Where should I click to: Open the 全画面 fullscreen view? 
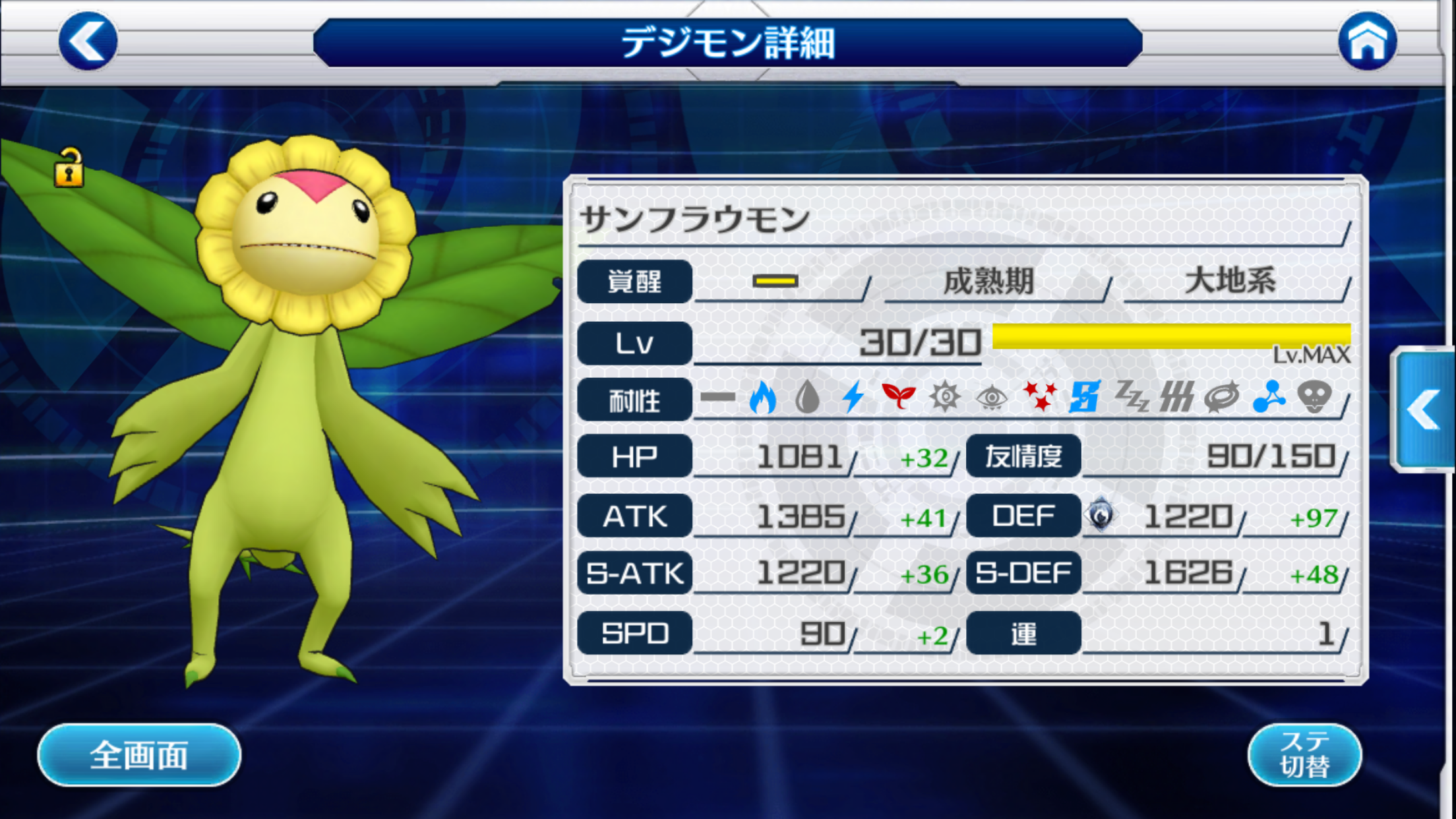(139, 754)
